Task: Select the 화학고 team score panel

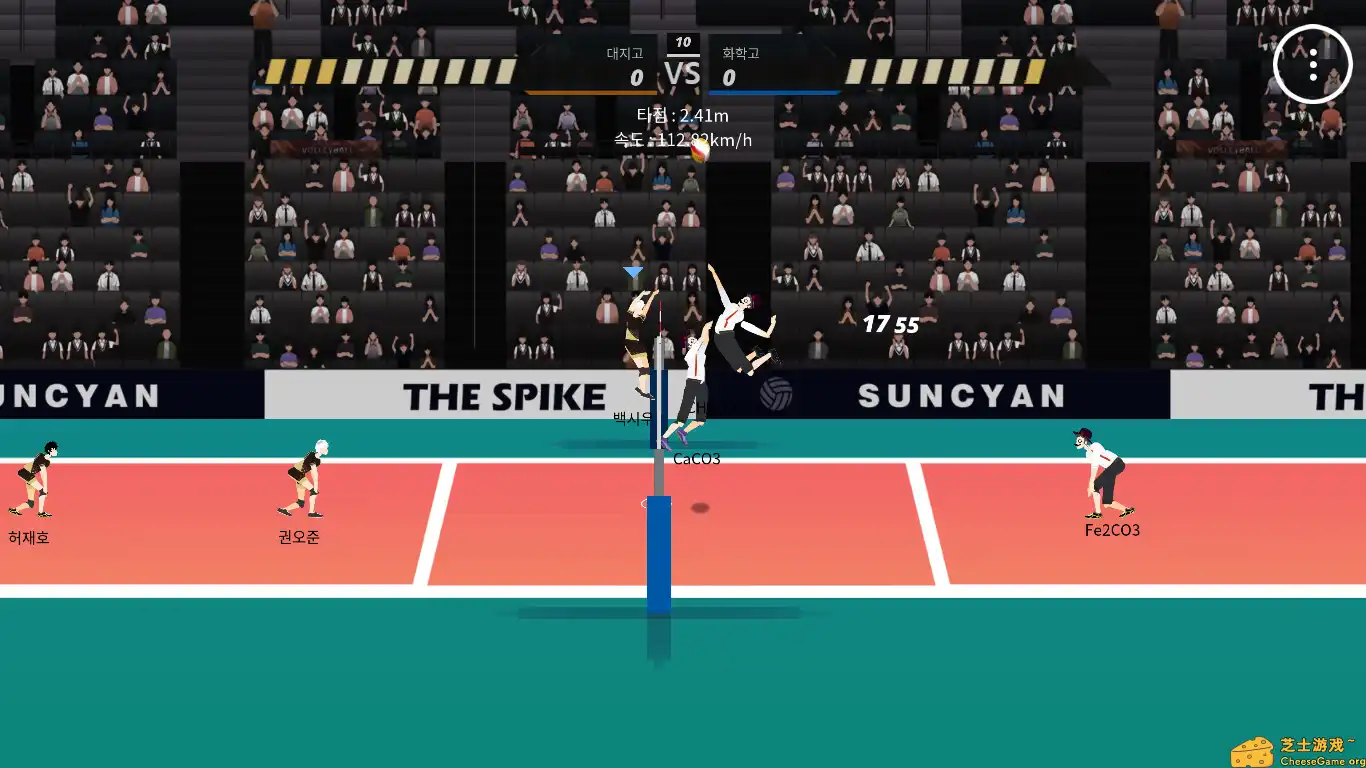Action: [x=776, y=62]
